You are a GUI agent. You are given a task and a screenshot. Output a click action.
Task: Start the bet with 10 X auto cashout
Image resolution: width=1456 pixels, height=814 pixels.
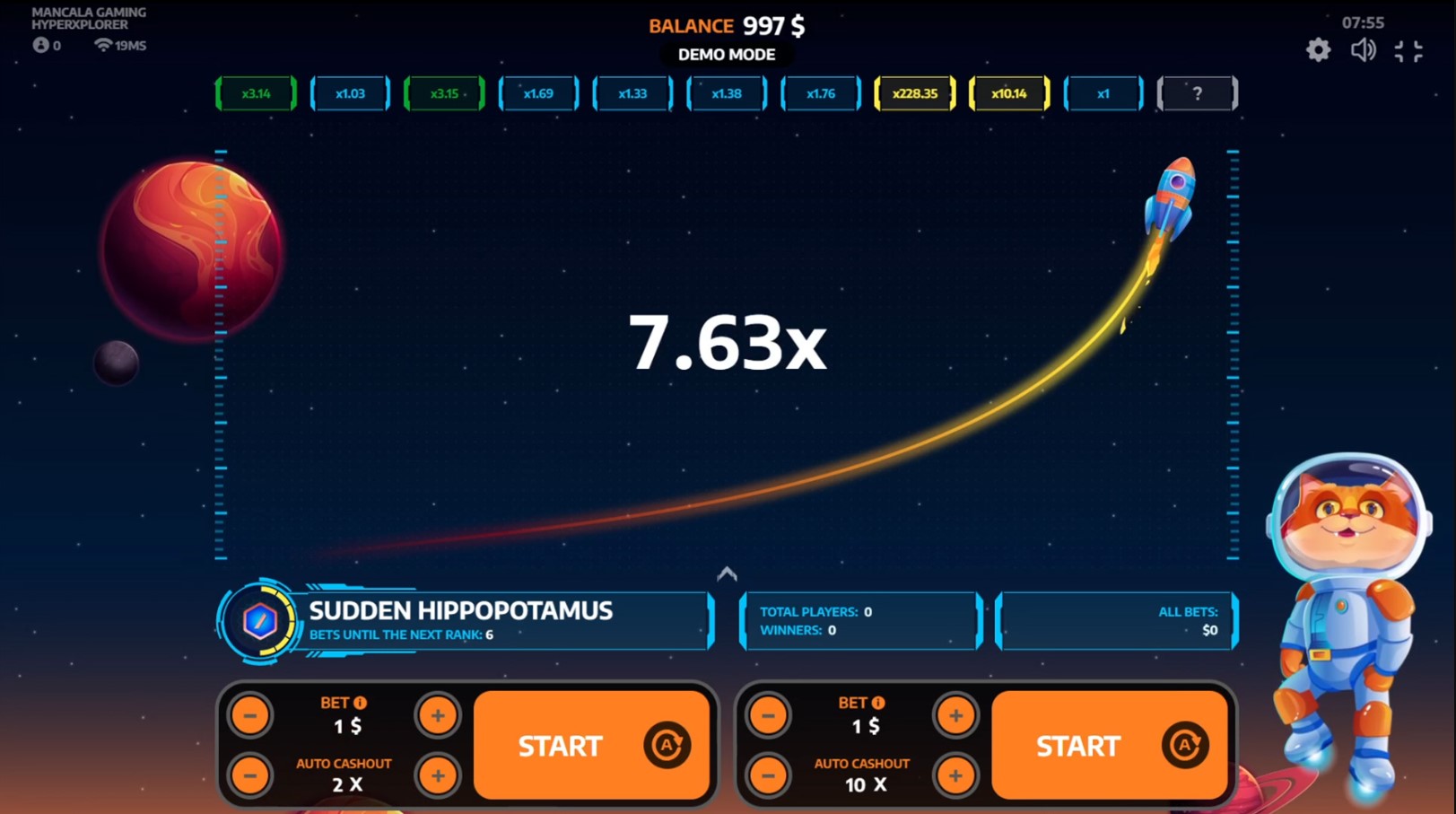tap(1077, 746)
